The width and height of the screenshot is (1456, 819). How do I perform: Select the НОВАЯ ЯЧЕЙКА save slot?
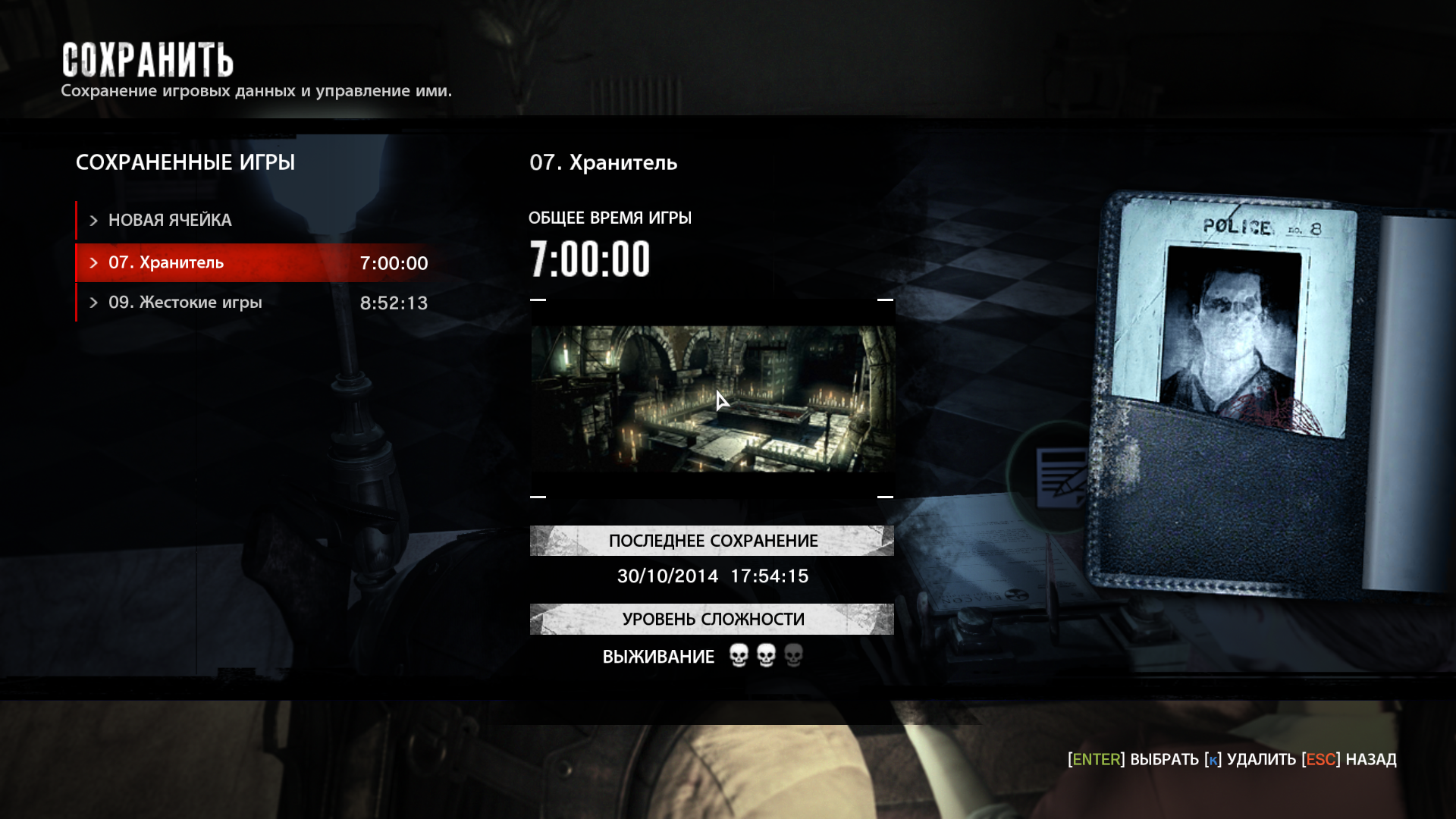[x=170, y=221]
